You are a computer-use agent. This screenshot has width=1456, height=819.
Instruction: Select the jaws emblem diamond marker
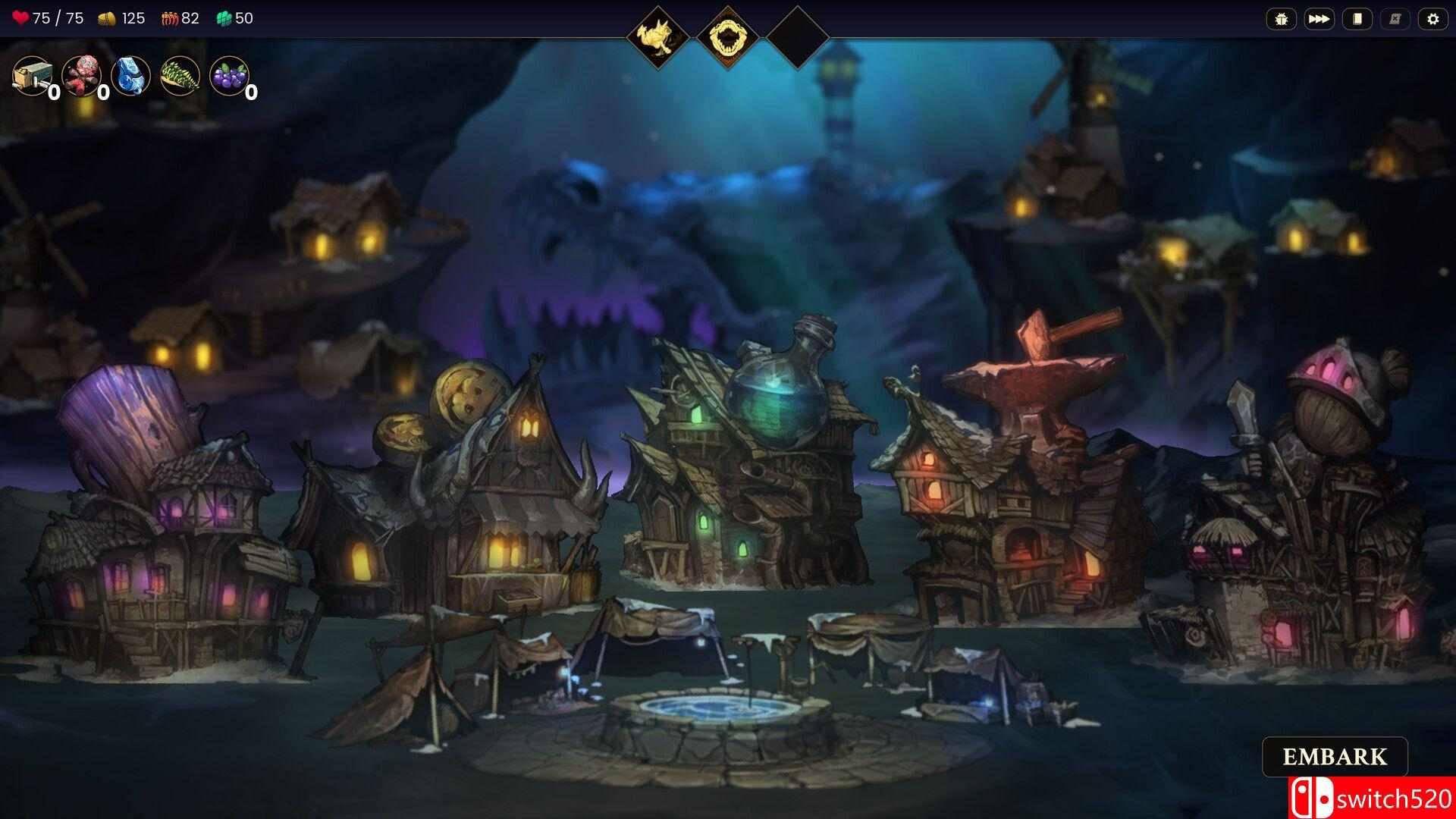(728, 32)
